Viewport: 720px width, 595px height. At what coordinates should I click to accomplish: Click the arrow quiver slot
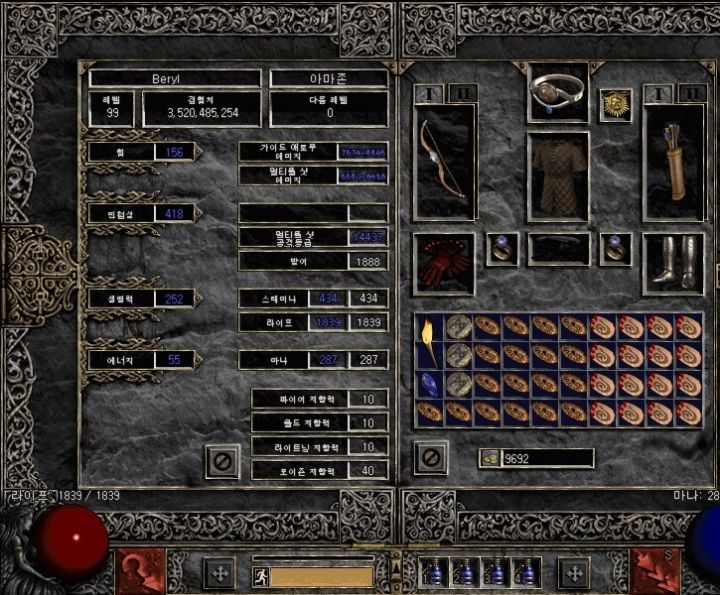coord(674,162)
